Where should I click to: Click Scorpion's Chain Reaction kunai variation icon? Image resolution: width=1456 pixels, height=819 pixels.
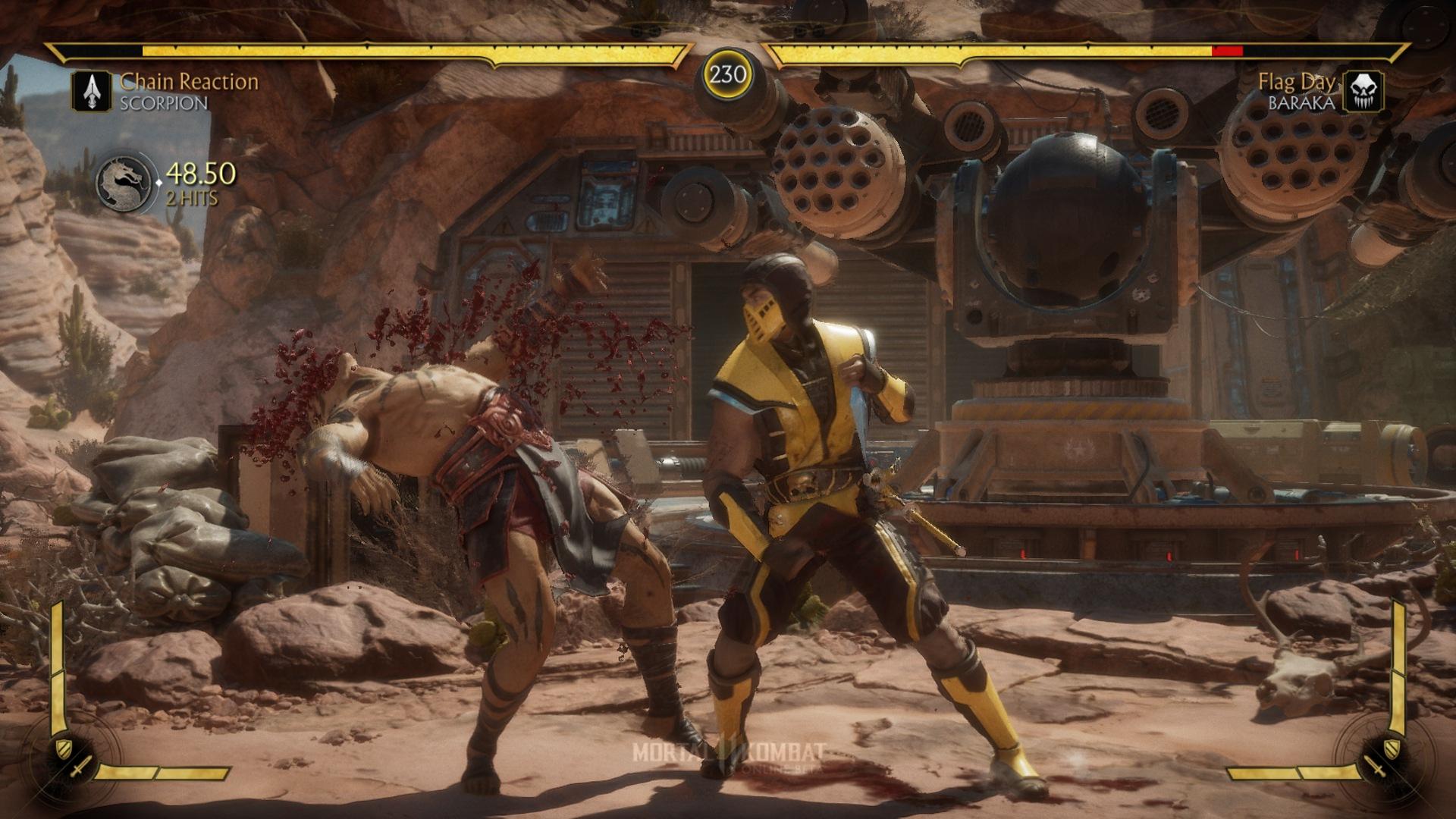(92, 92)
